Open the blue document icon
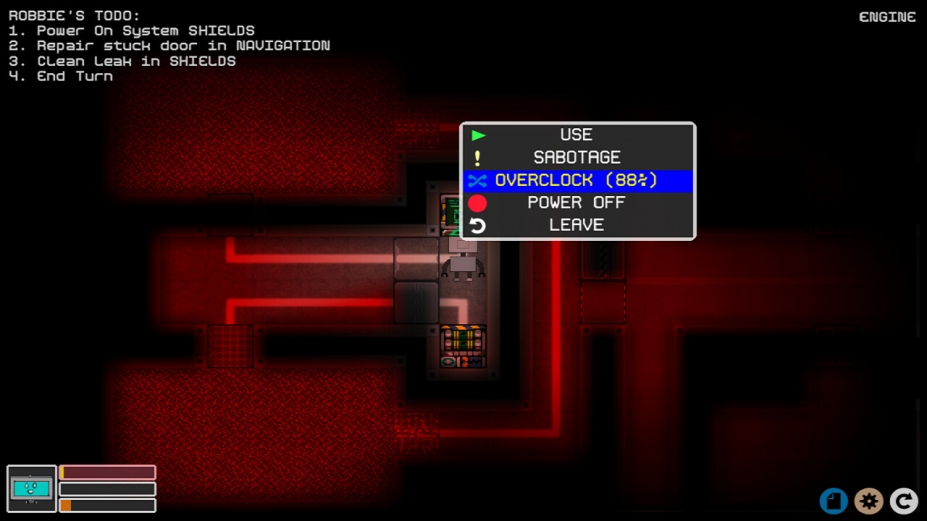The image size is (927, 521). pyautogui.click(x=833, y=501)
